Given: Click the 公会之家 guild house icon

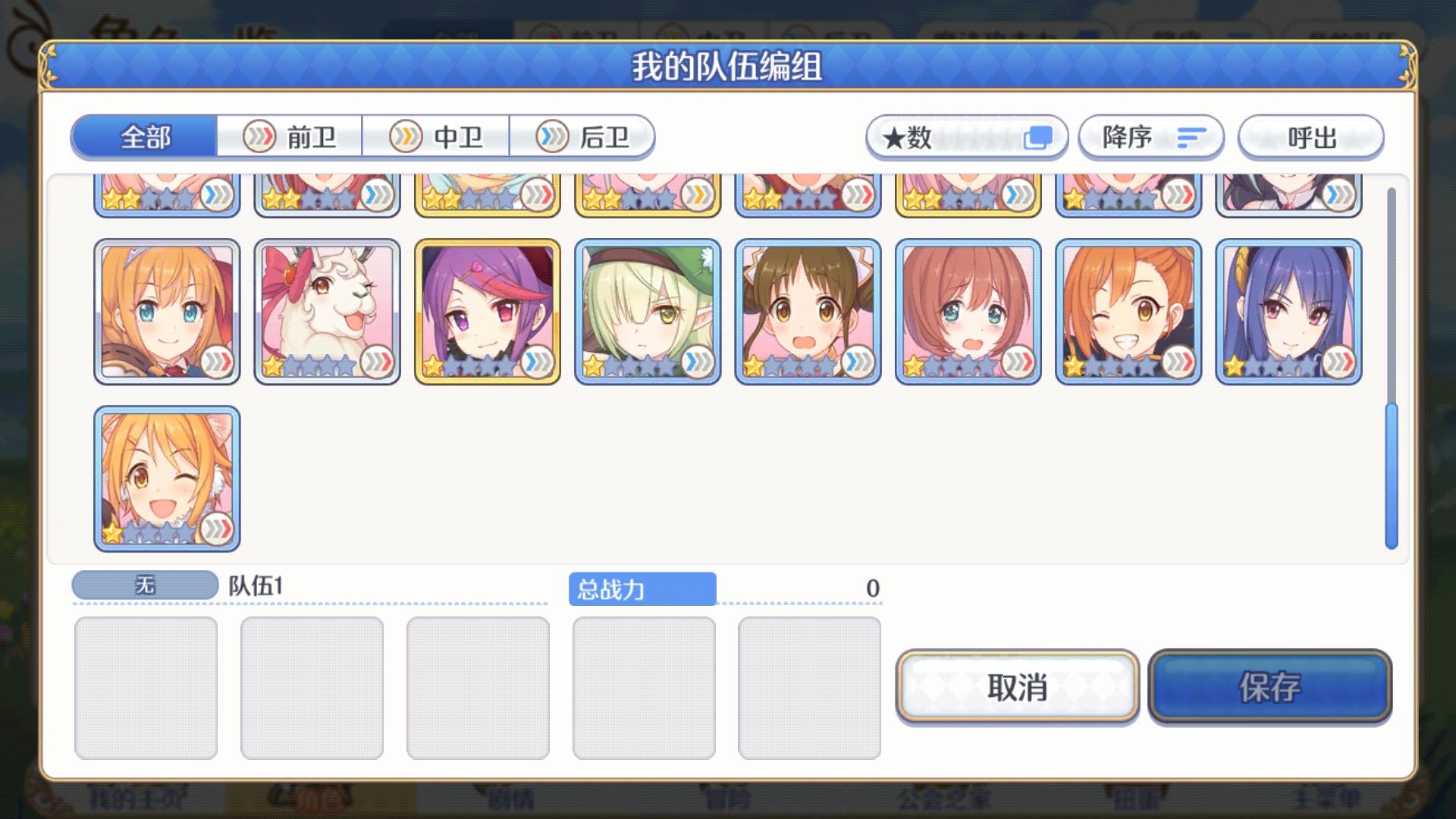Looking at the screenshot, I should click(946, 799).
